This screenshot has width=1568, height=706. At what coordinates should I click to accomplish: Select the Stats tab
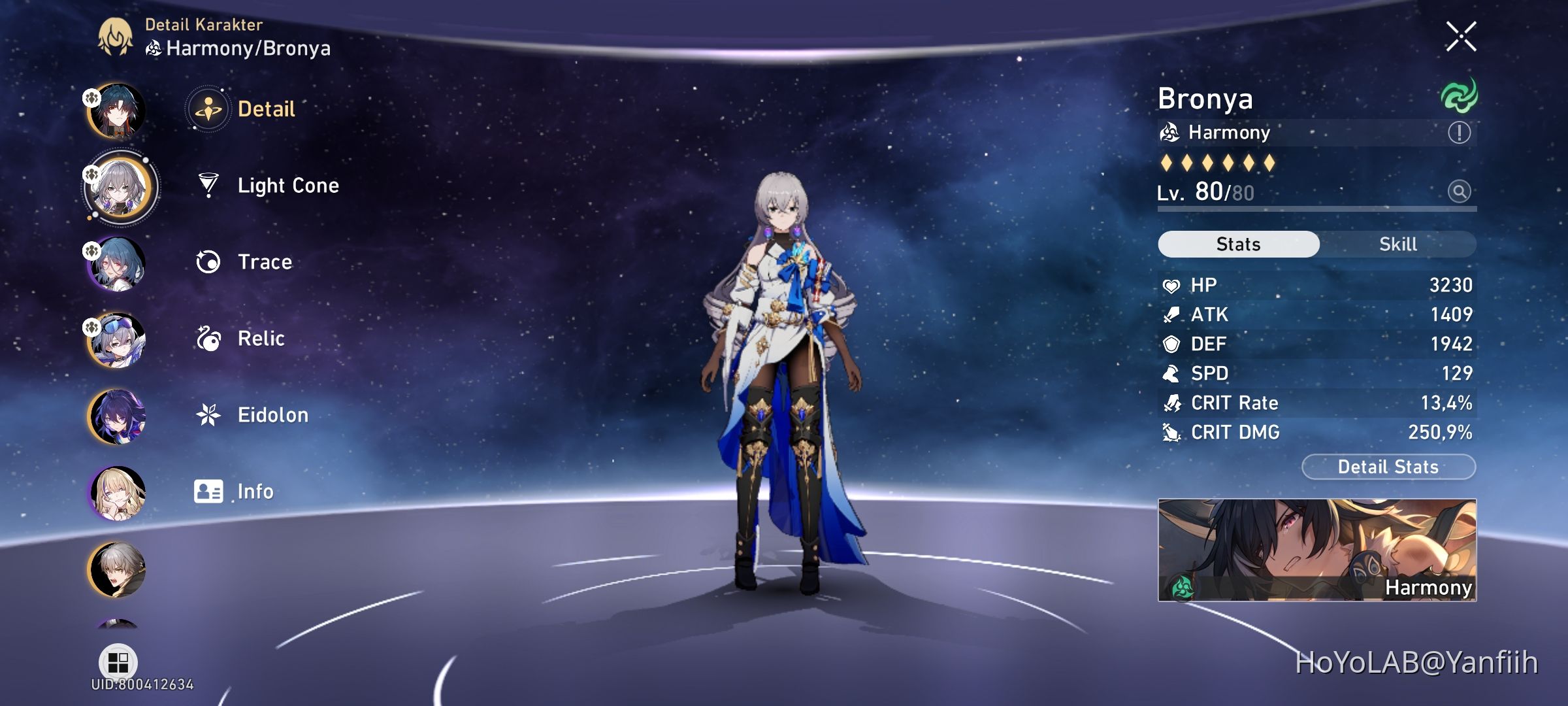(x=1237, y=244)
